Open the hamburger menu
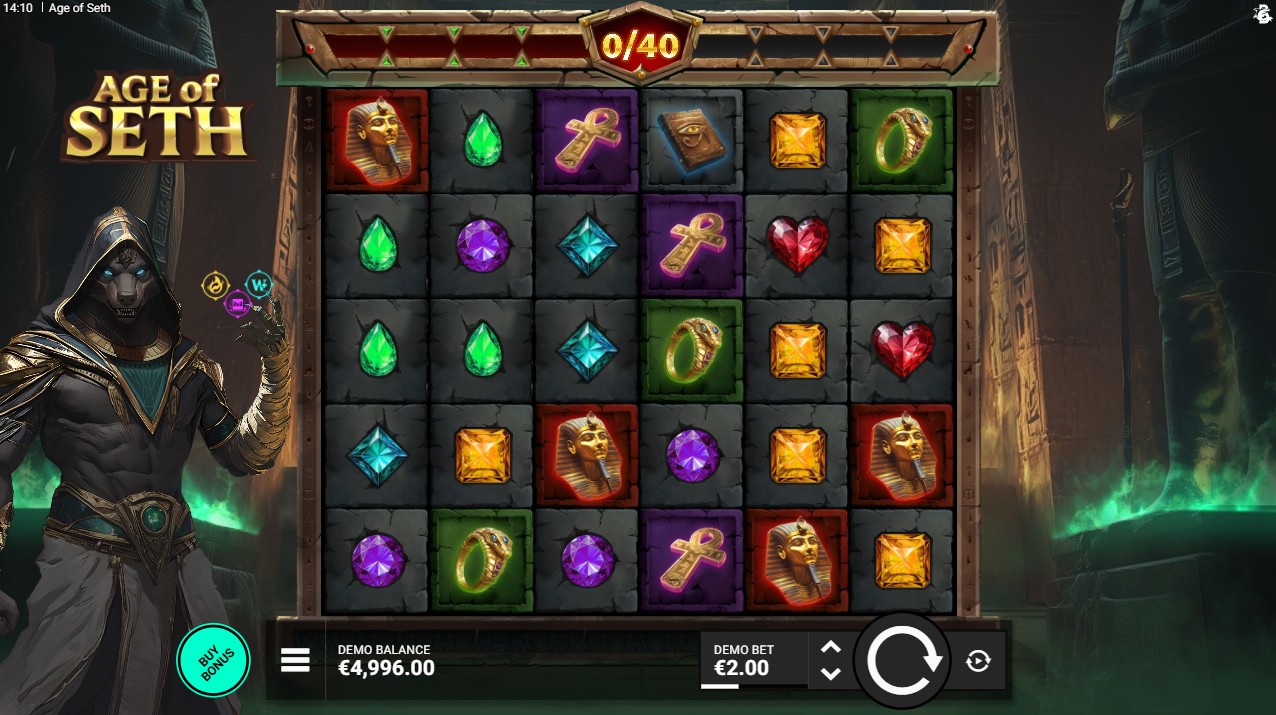The image size is (1276, 715). (295, 660)
